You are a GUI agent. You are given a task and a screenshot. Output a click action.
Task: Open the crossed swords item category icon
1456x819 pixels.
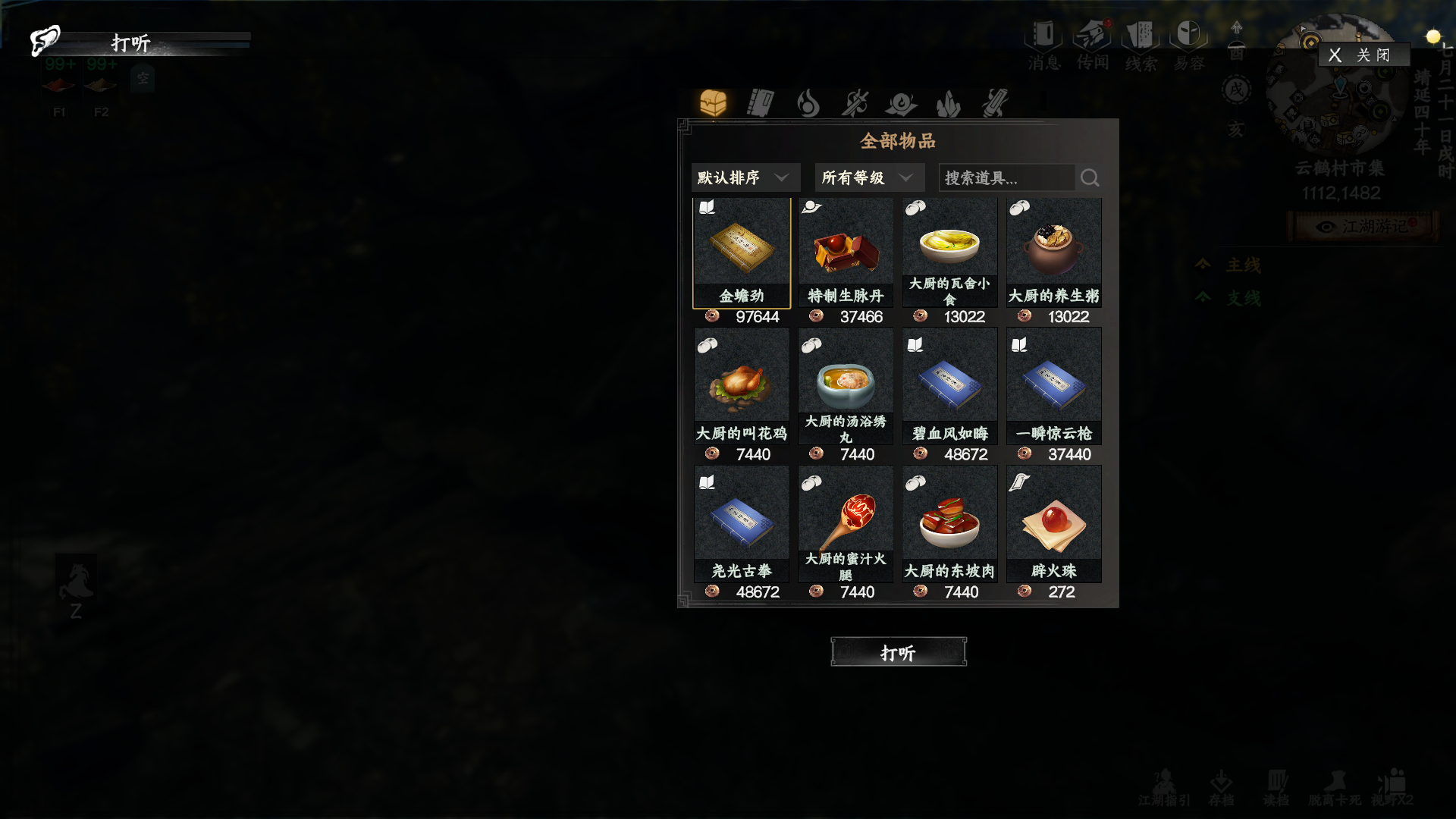click(855, 103)
